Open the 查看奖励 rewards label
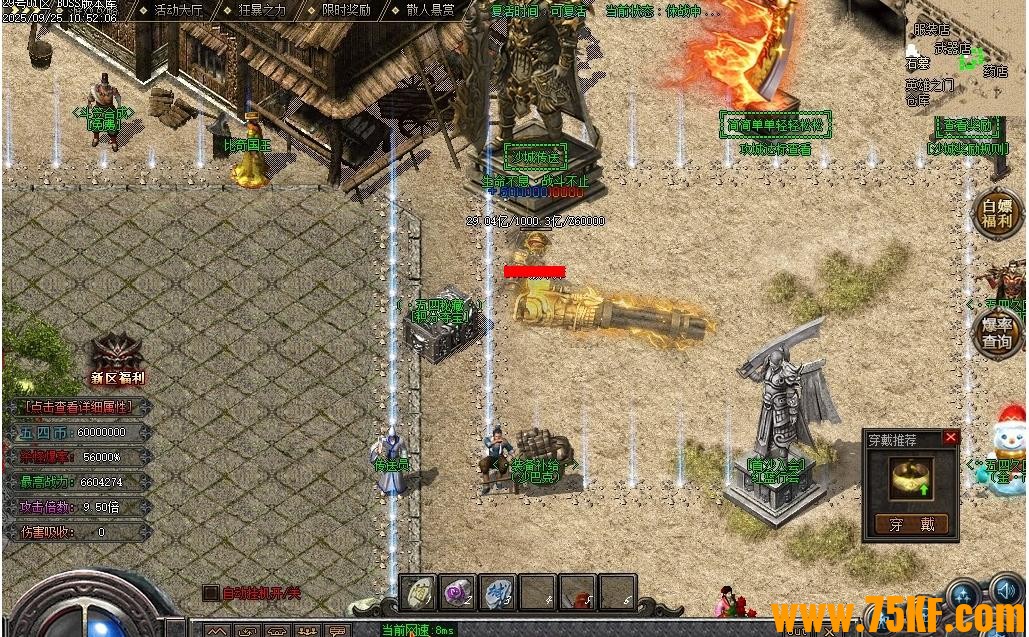 (967, 126)
